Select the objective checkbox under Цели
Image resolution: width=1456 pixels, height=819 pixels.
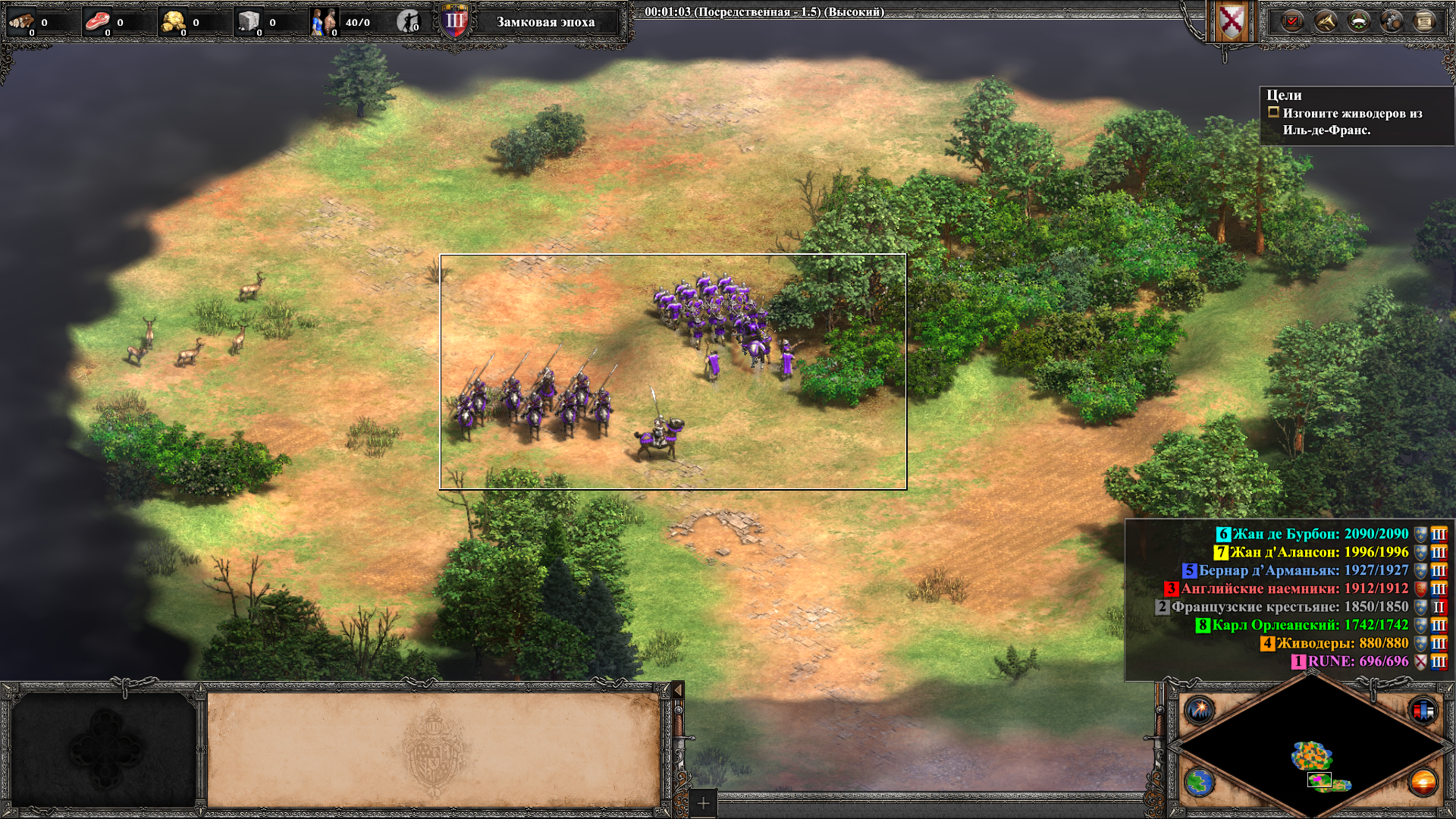point(1273,112)
